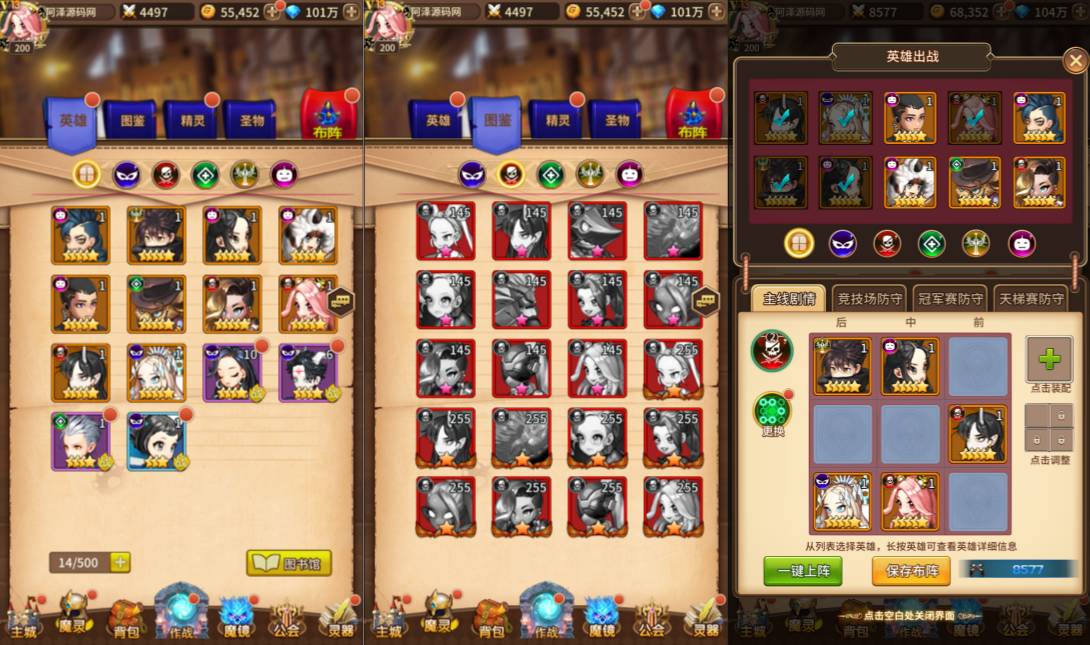Image resolution: width=1090 pixels, height=645 pixels.
Task: Save formation with 保存布阵 button
Action: coord(910,571)
